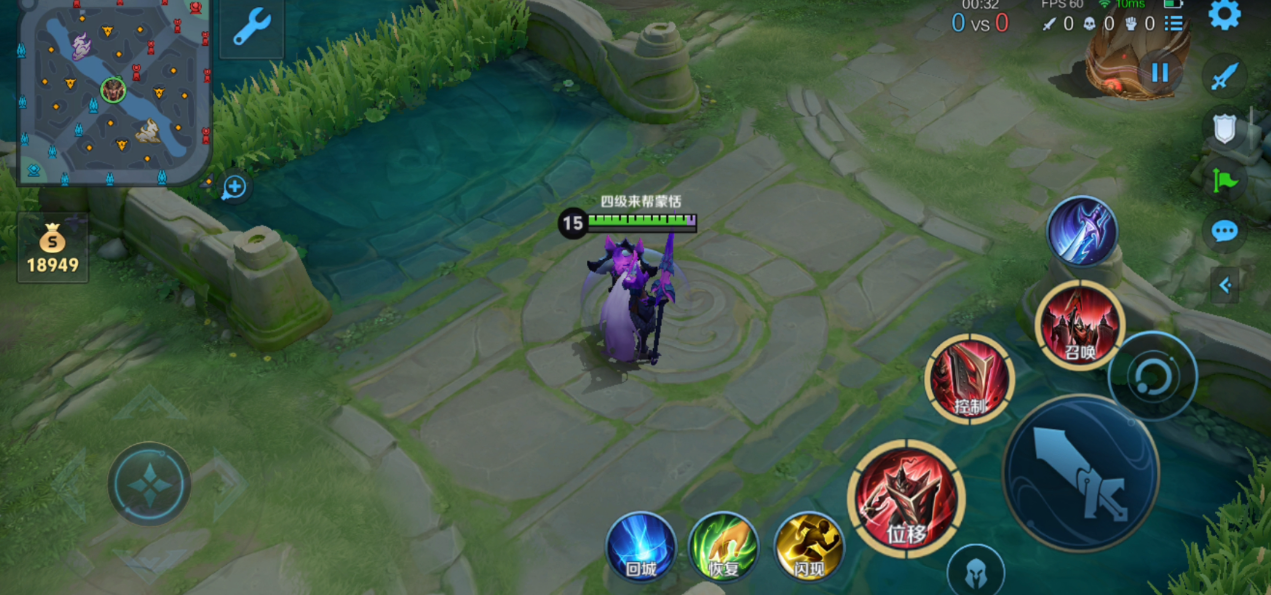Viewport: 1271px width, 595px height.
Task: Use the 恢复 heal spell
Action: [724, 546]
